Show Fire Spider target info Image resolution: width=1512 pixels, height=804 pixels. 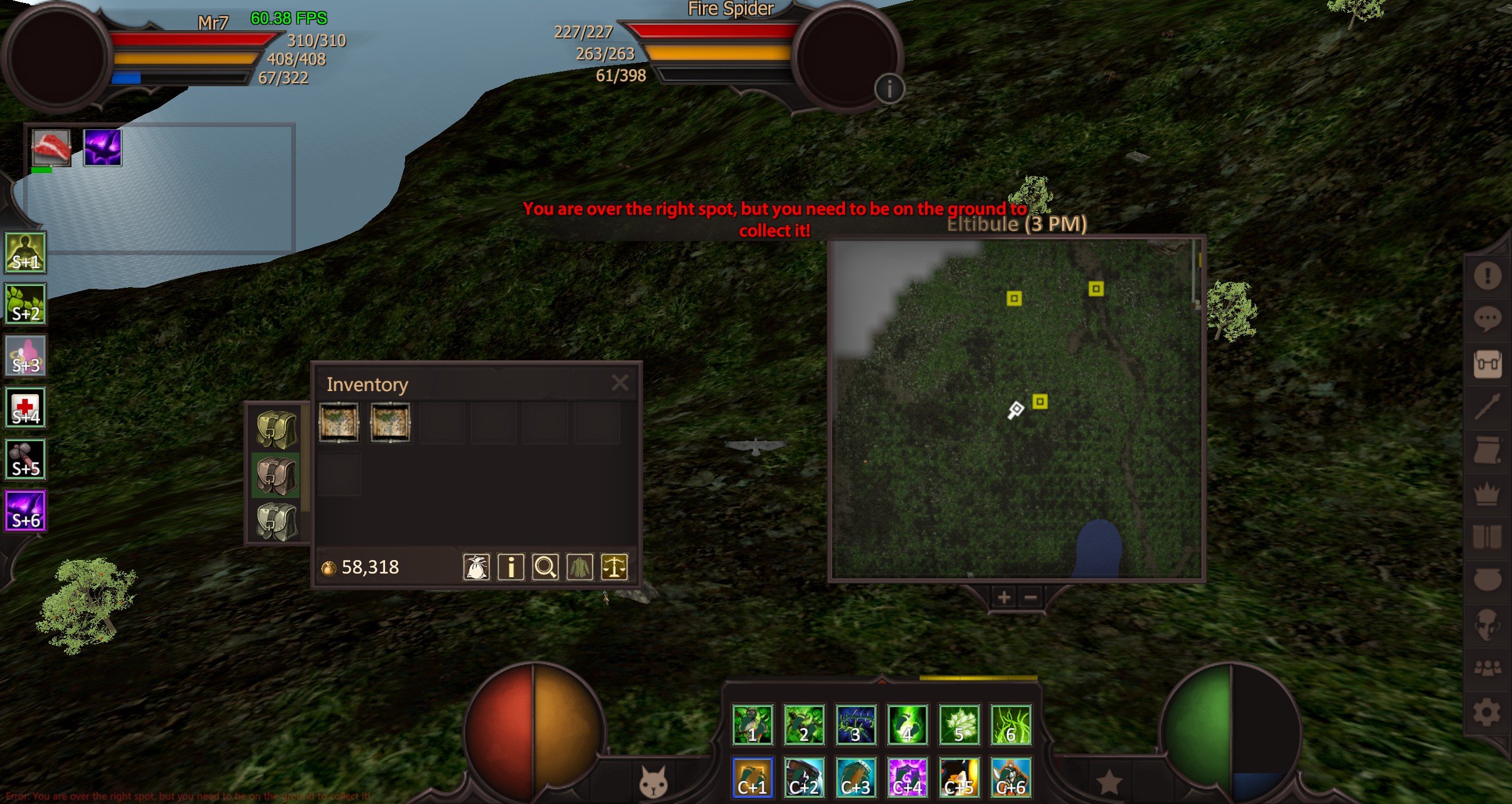(889, 89)
